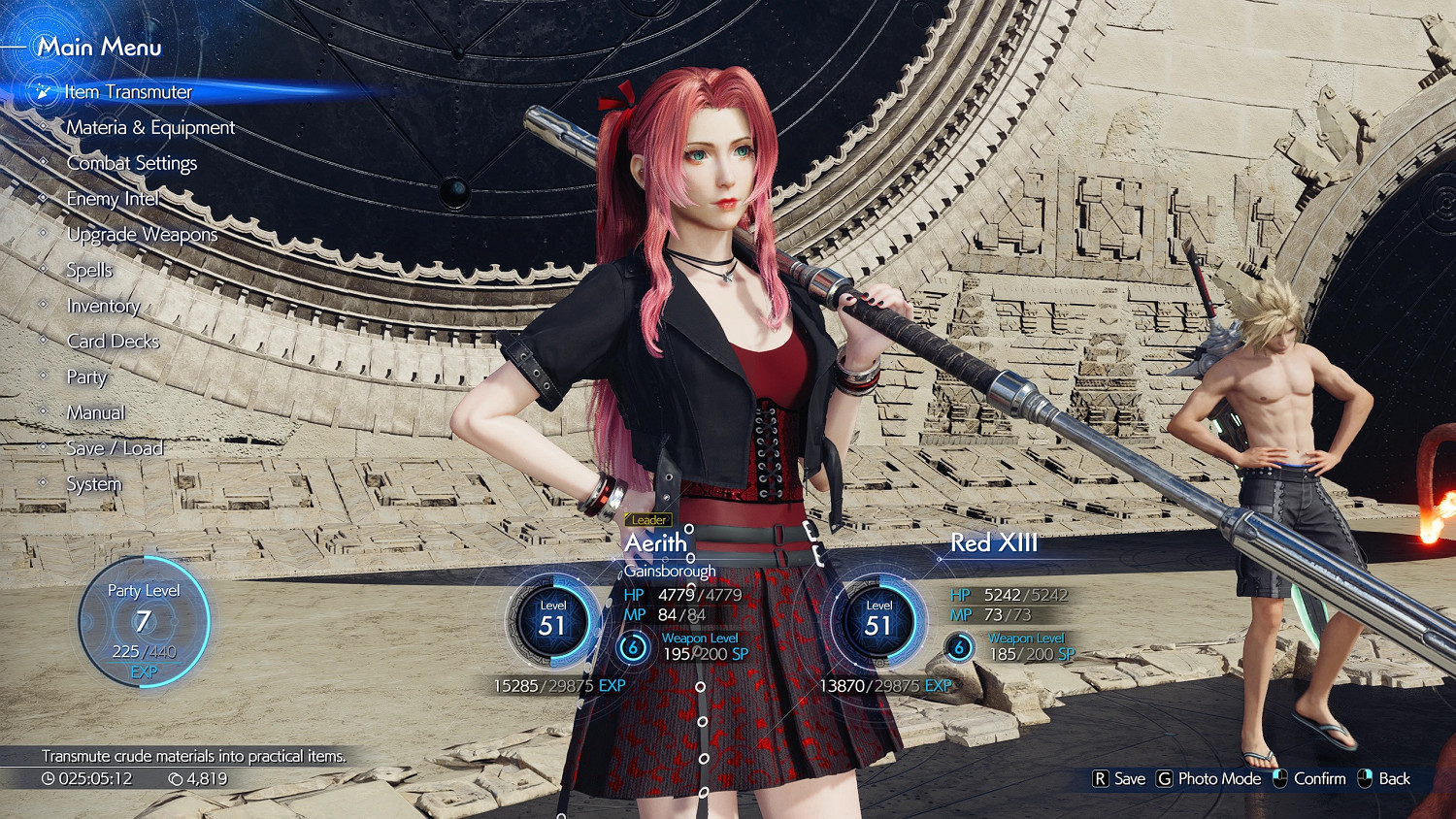Click the Confirm option in the bottom bar
The image size is (1456, 819).
(1309, 778)
